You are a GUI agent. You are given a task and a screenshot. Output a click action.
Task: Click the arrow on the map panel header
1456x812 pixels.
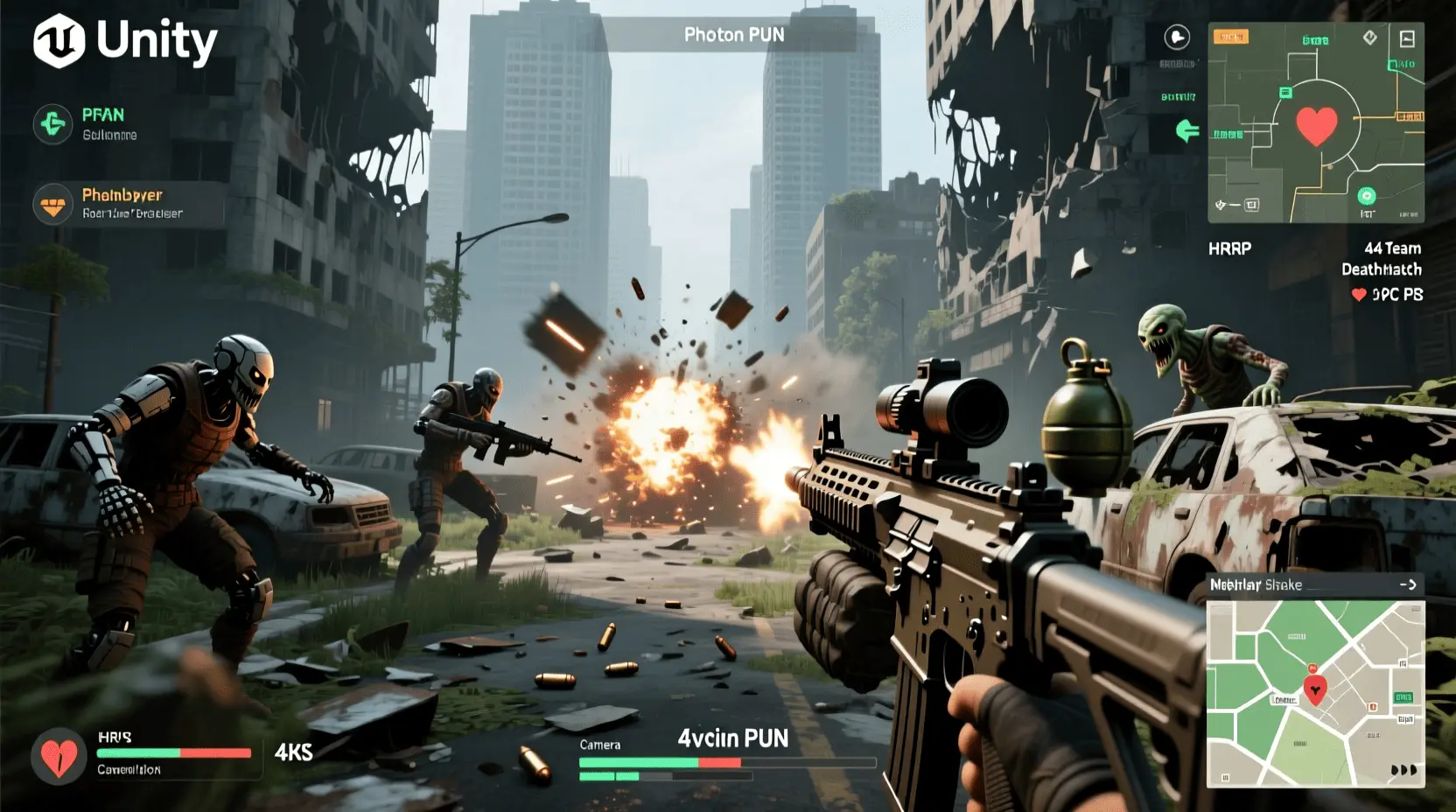(1408, 584)
